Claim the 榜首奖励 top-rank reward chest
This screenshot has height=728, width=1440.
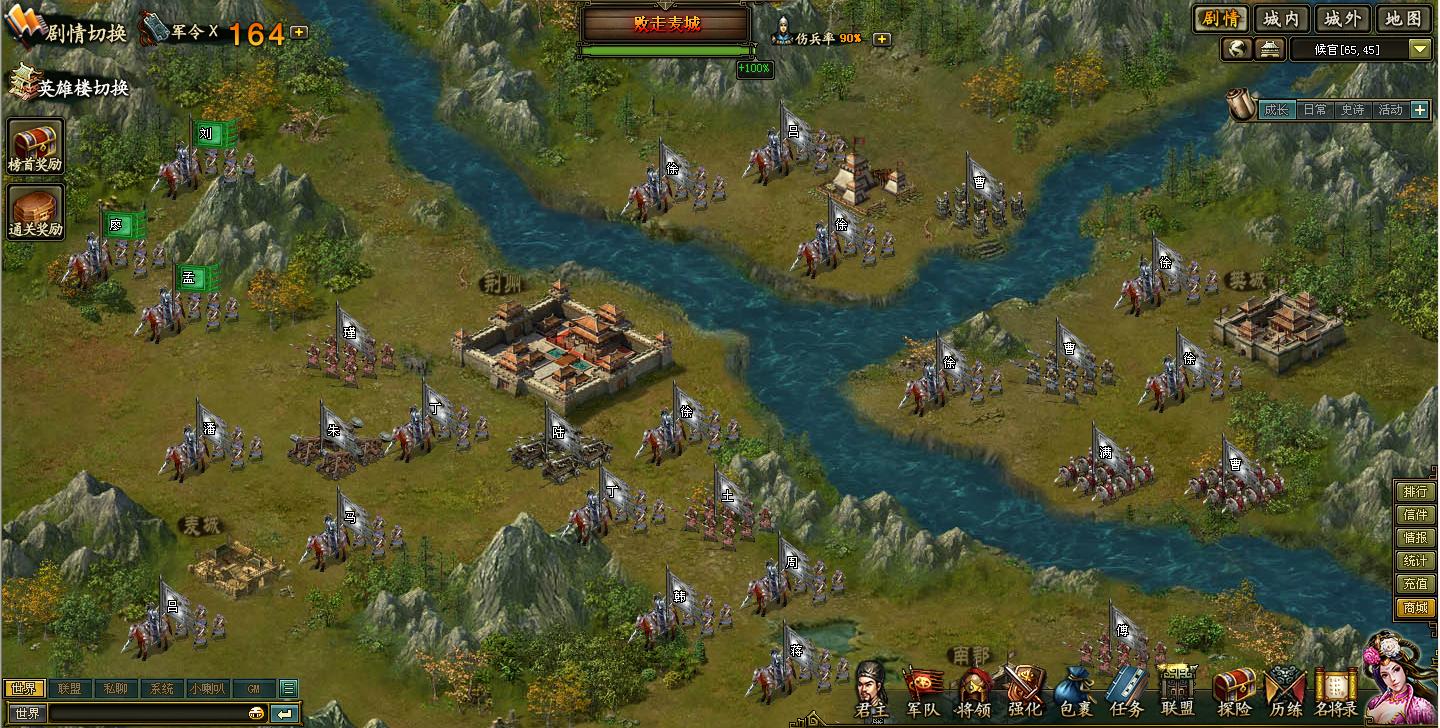point(35,147)
